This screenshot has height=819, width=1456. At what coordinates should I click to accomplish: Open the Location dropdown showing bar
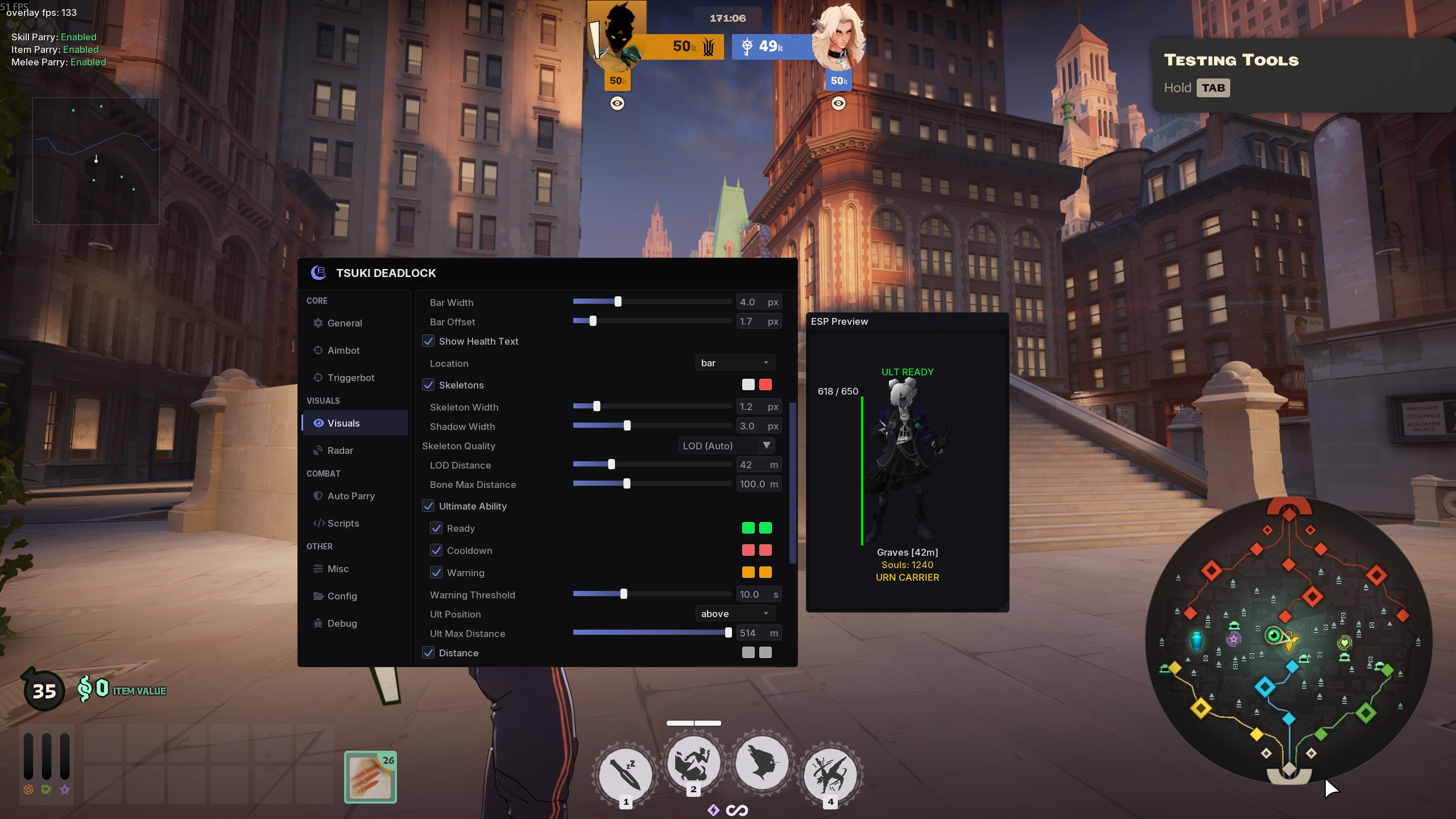tap(734, 362)
